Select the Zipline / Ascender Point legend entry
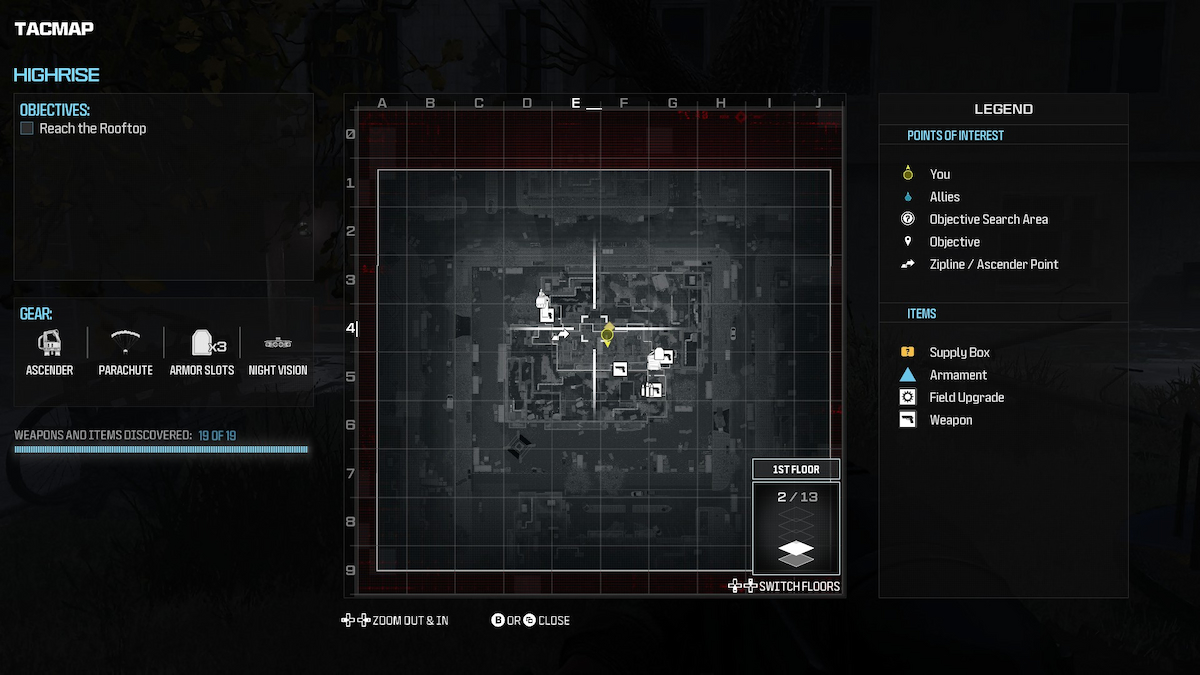The width and height of the screenshot is (1200, 675). (993, 264)
